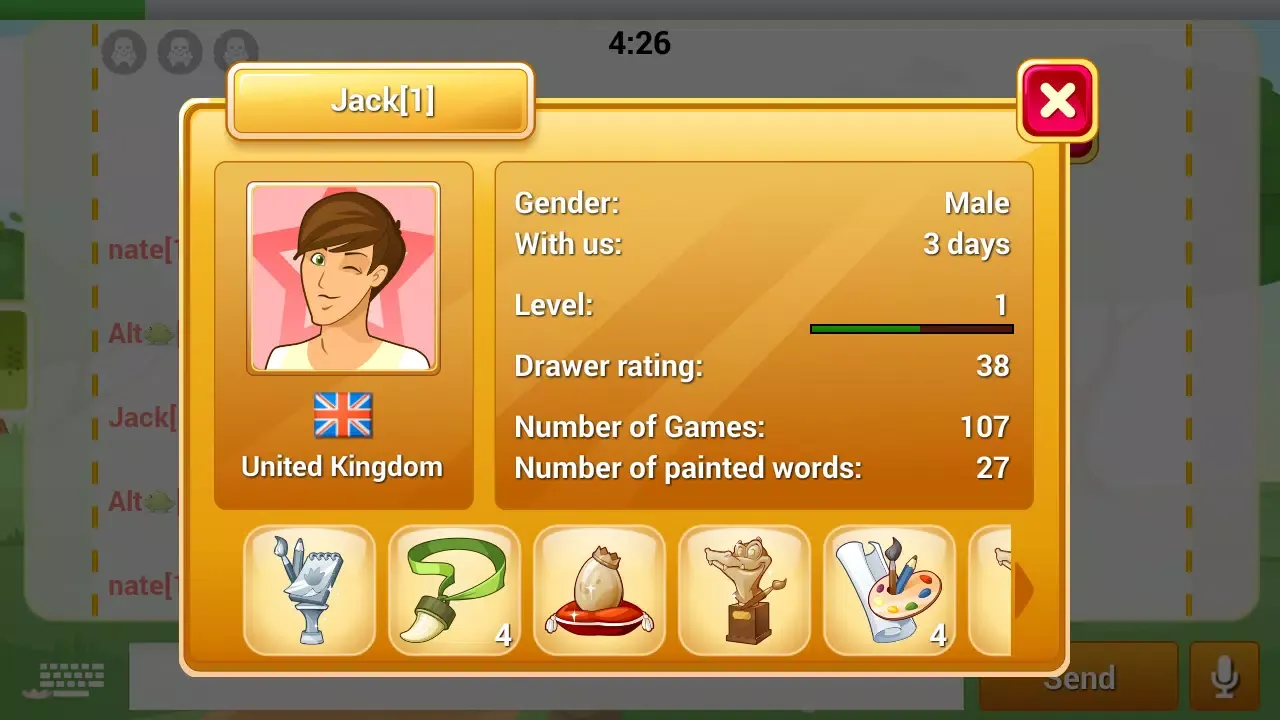Click the middle skull indicator icon
Viewport: 1280px width, 720px height.
[x=179, y=51]
